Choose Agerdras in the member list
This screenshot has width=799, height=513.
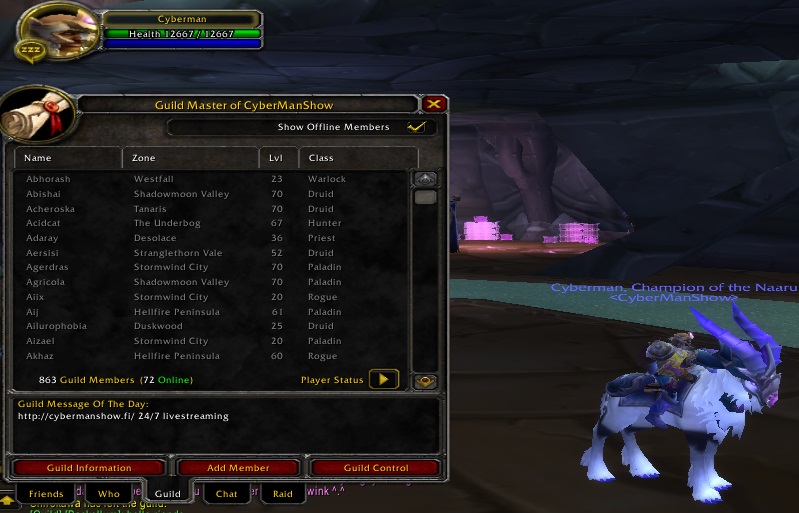(x=49, y=267)
